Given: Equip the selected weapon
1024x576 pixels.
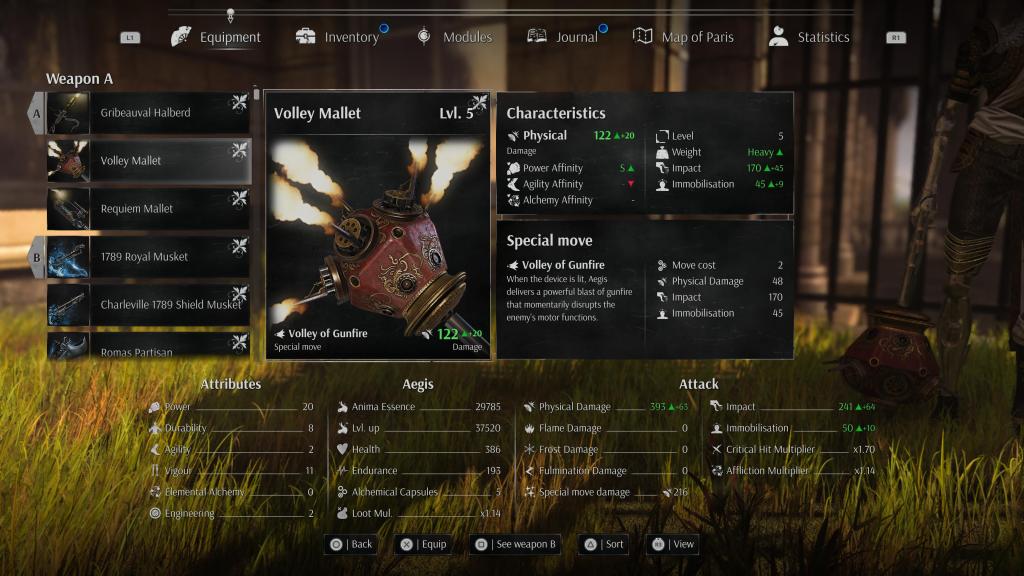Looking at the screenshot, I should point(422,544).
